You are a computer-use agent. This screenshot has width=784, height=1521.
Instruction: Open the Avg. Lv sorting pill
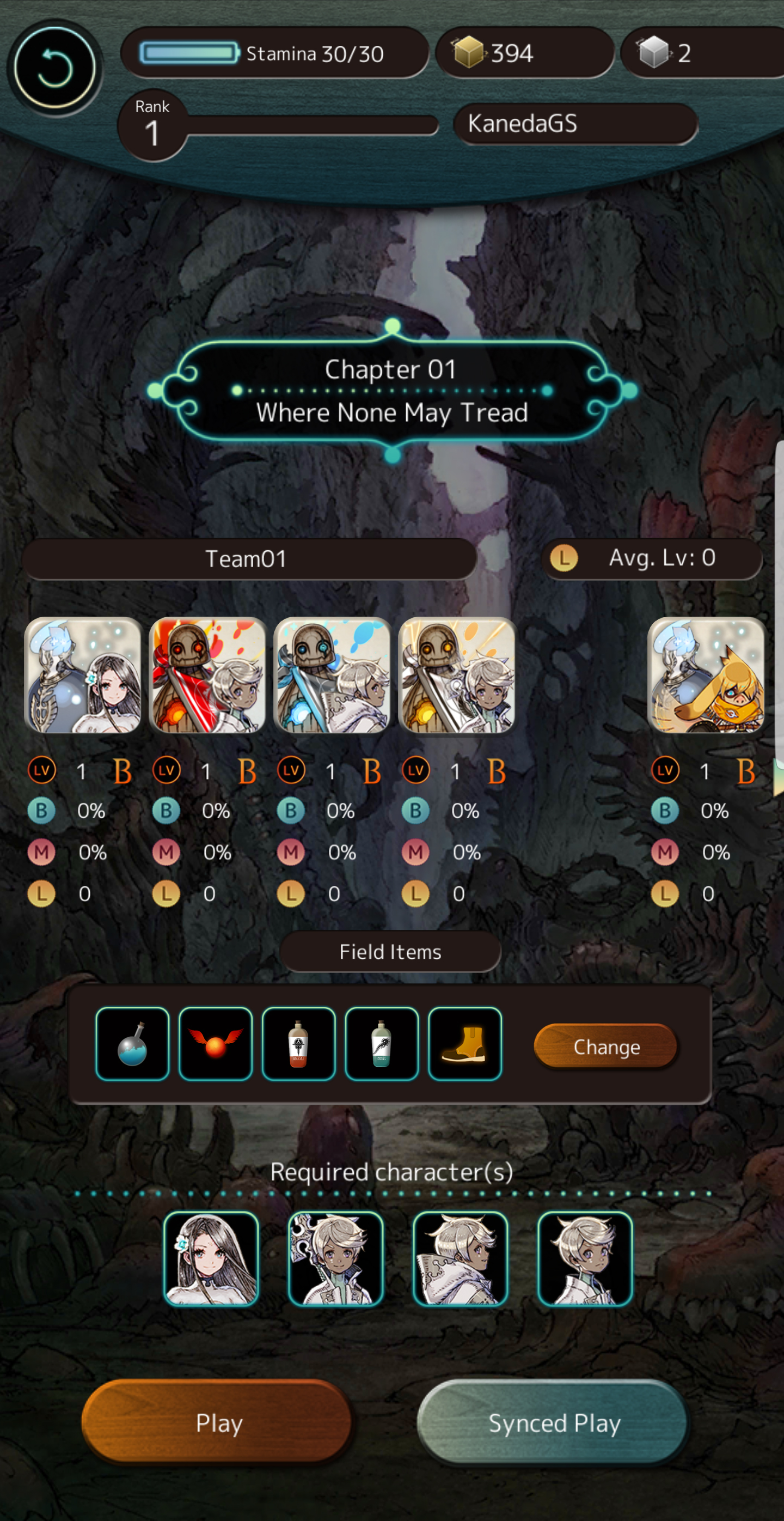(651, 558)
